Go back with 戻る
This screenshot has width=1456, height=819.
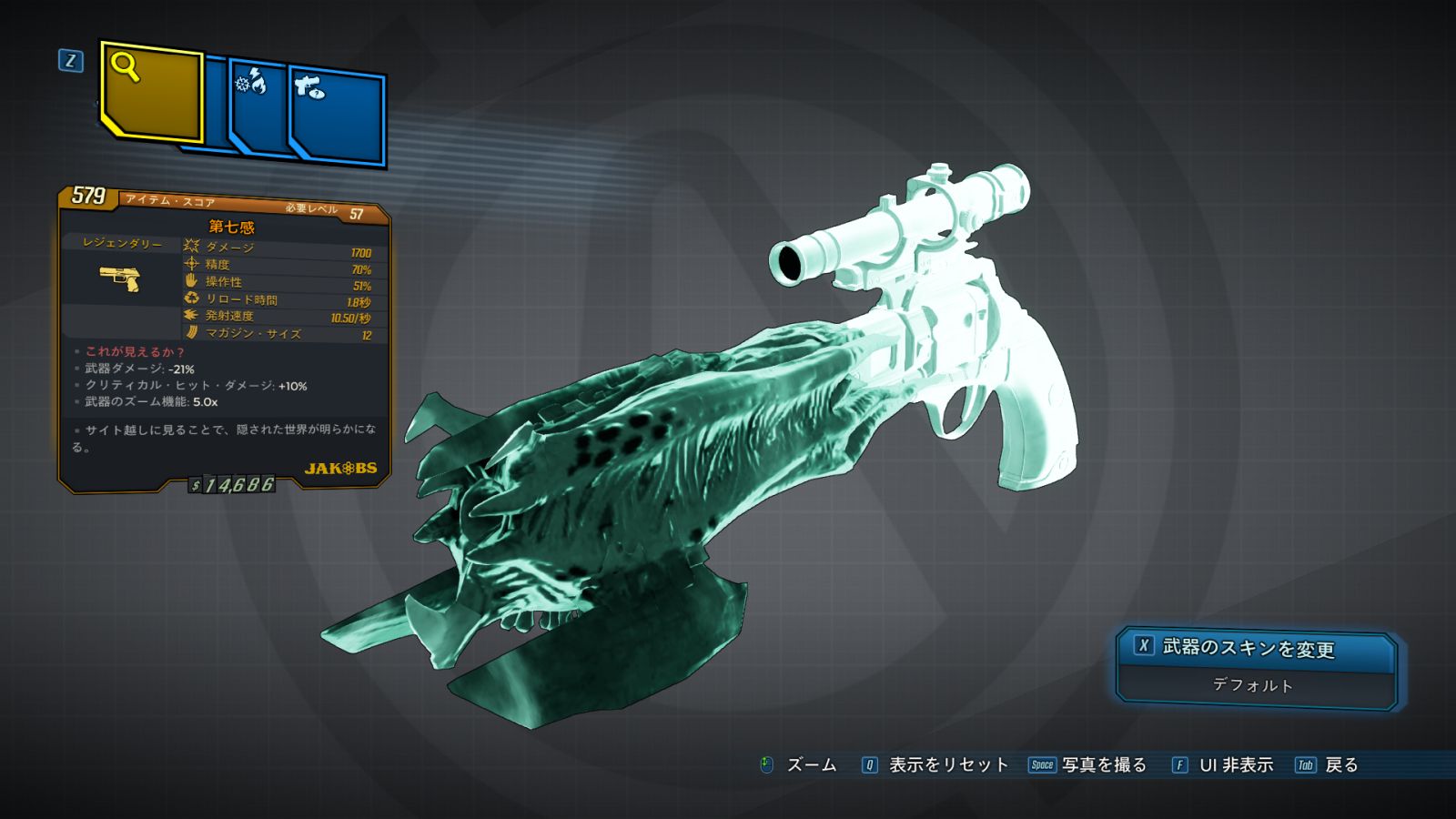pyautogui.click(x=1340, y=765)
